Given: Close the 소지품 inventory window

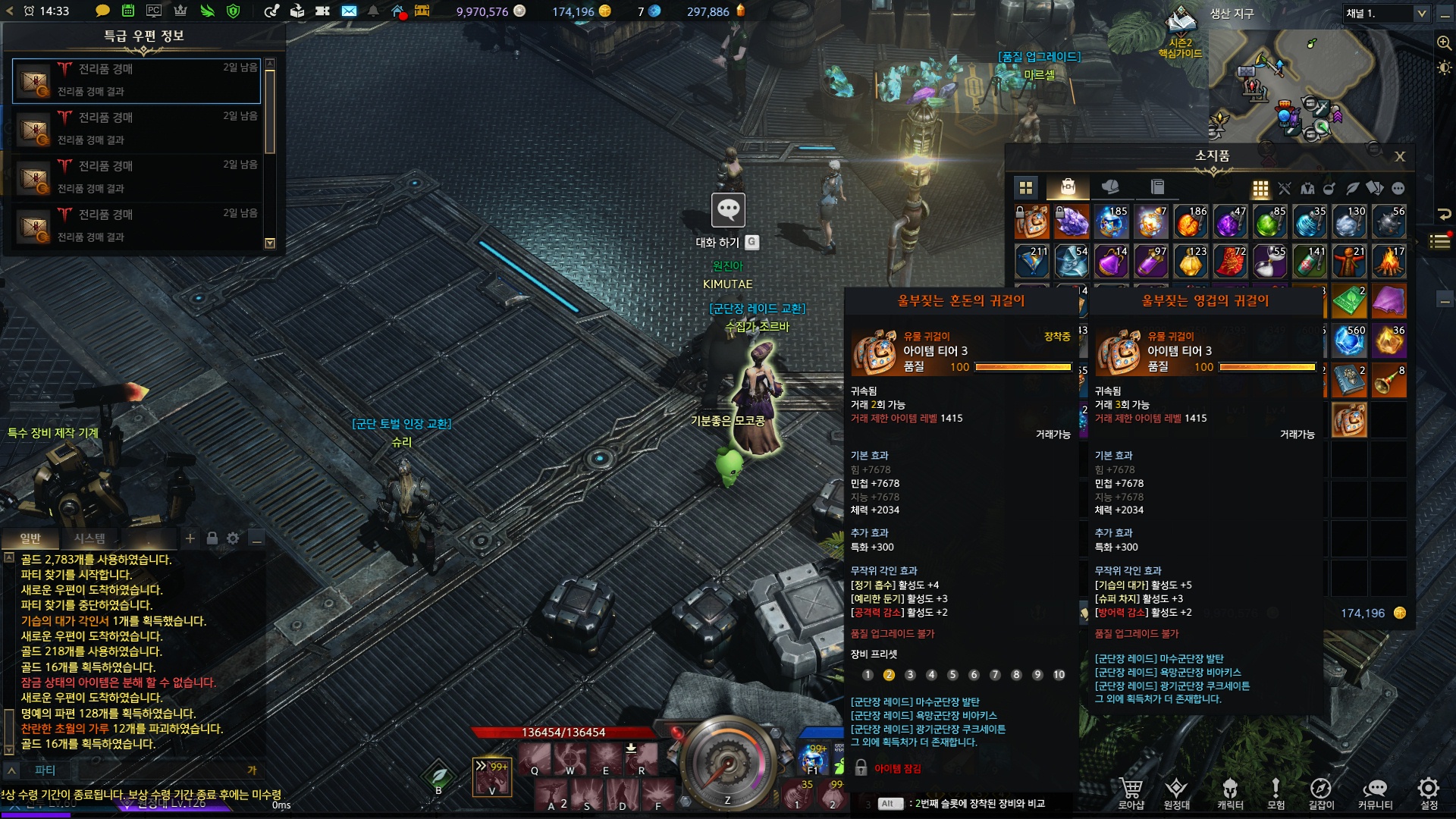Looking at the screenshot, I should pos(1400,156).
